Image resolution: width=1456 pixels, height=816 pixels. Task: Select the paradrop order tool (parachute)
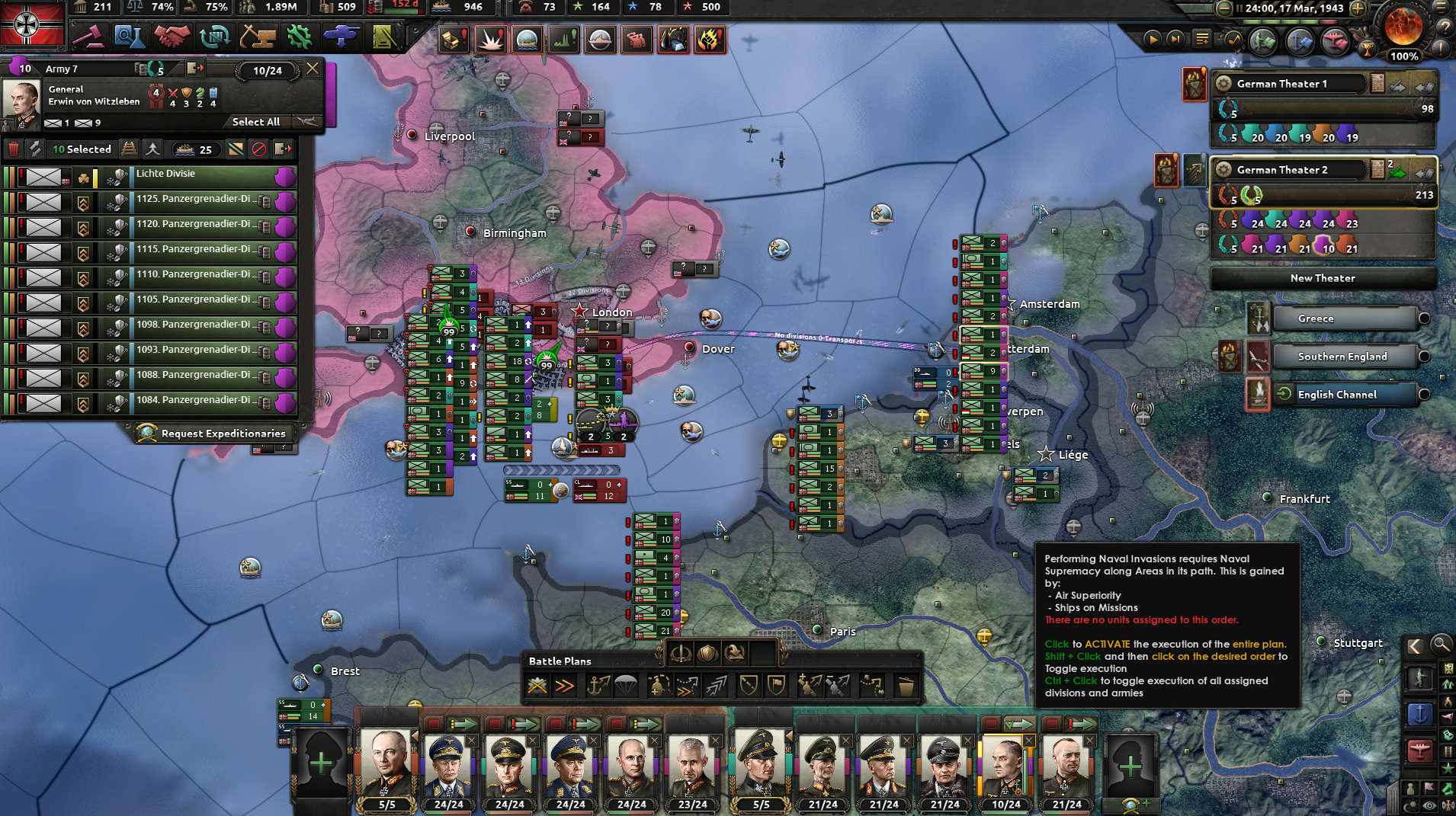point(625,686)
